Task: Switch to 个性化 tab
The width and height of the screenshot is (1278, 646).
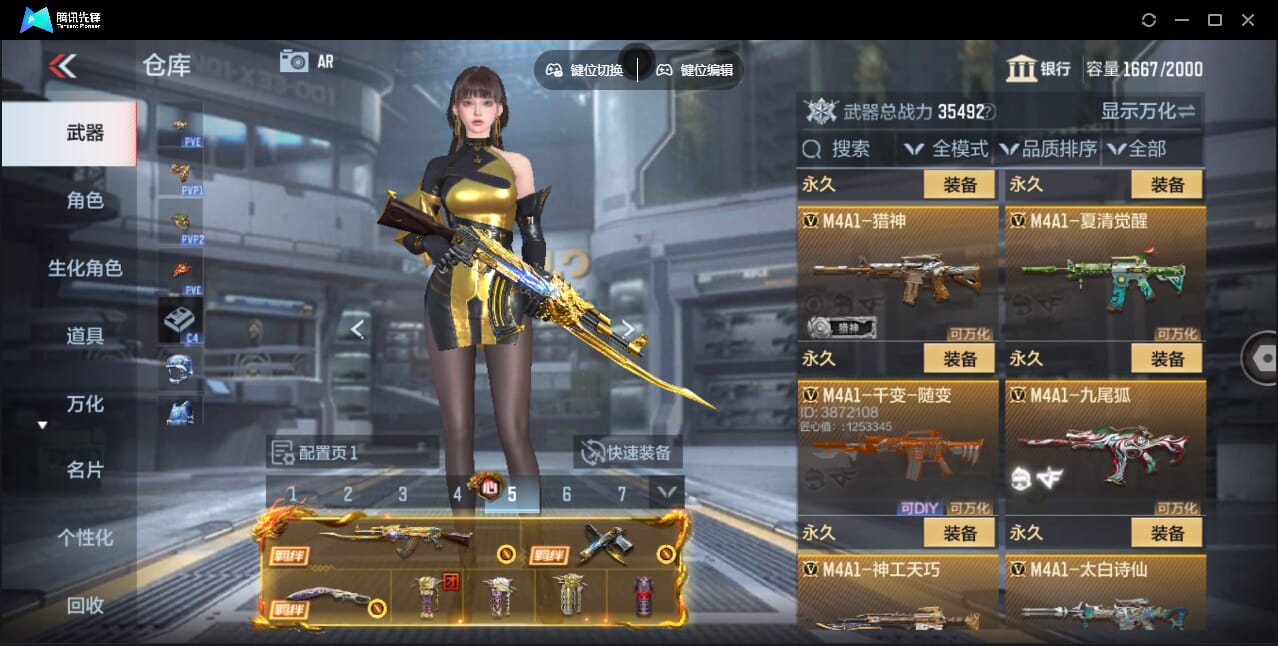Action: click(x=85, y=538)
